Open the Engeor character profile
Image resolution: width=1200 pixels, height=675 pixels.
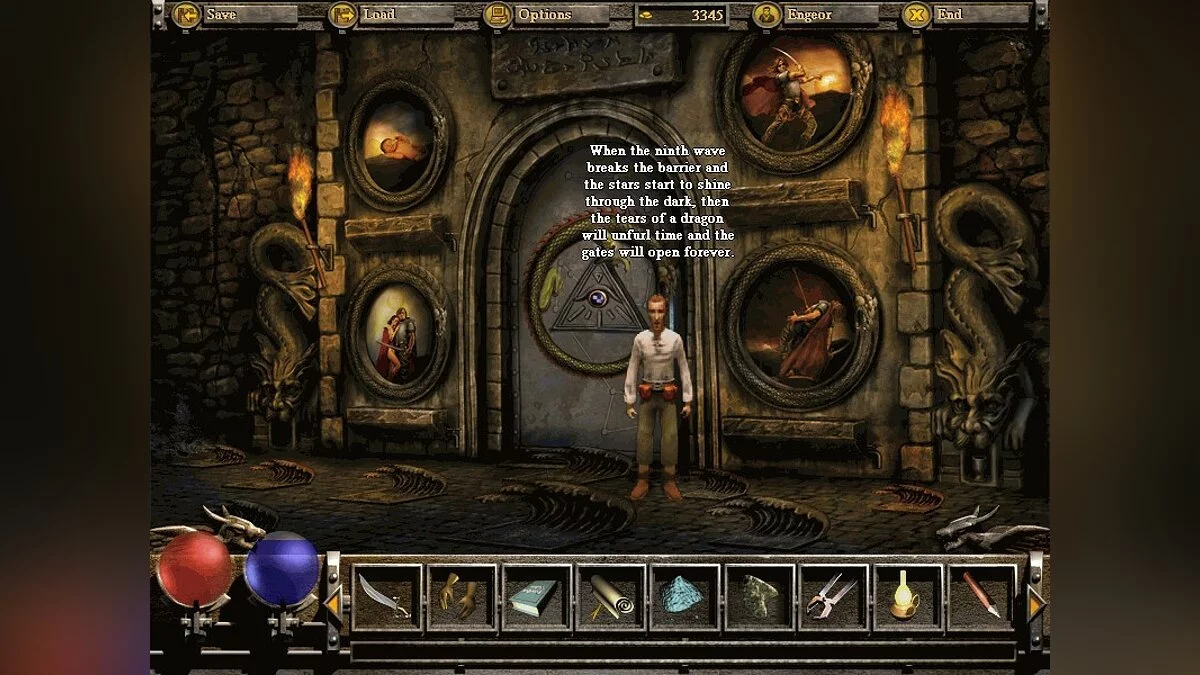(816, 15)
